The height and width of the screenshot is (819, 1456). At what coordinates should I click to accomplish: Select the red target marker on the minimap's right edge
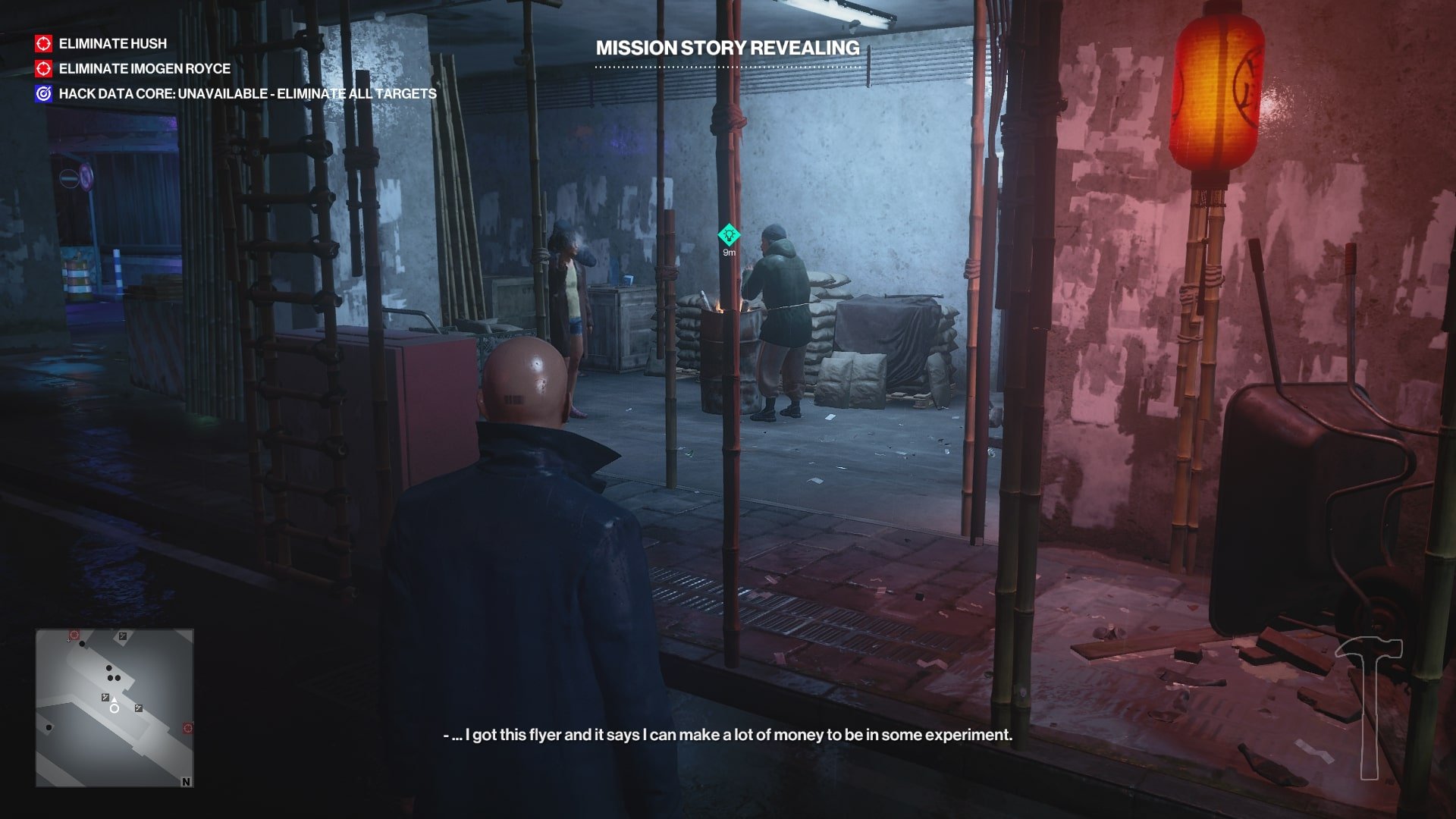pyautogui.click(x=188, y=728)
